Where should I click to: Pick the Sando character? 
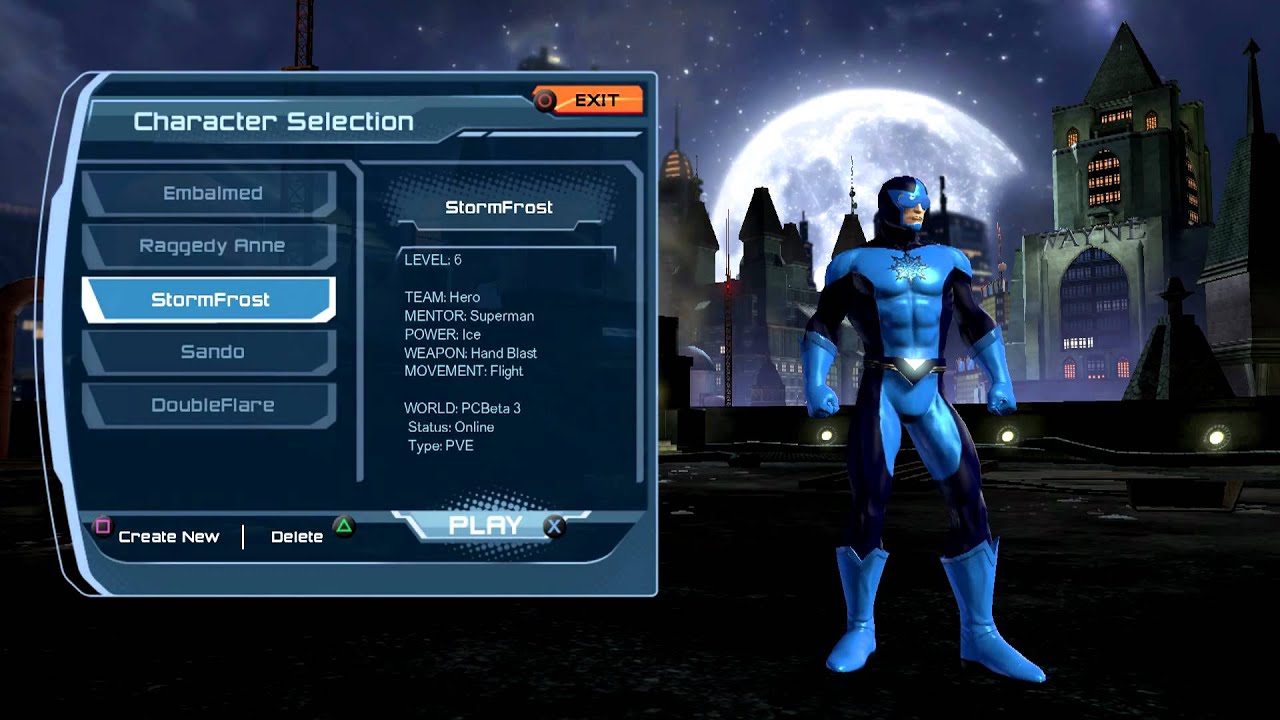211,352
